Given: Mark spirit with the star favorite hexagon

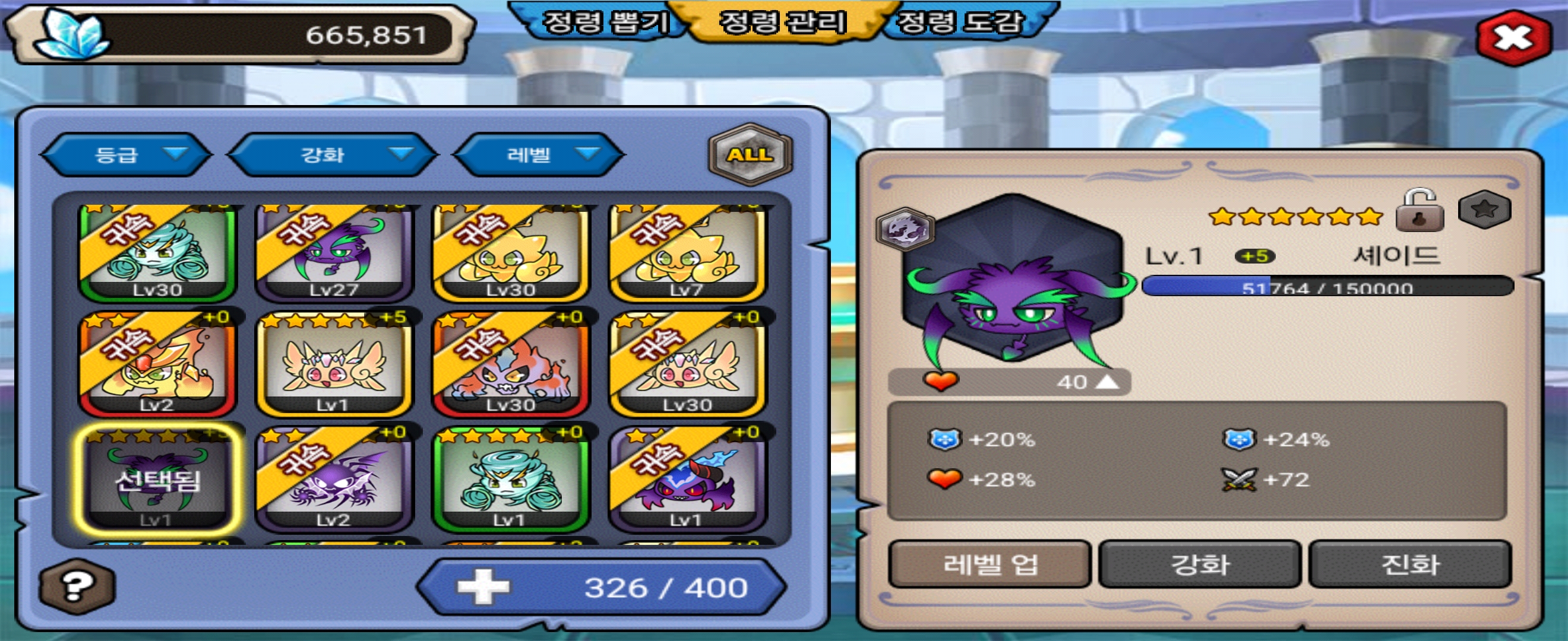Looking at the screenshot, I should pyautogui.click(x=1485, y=210).
